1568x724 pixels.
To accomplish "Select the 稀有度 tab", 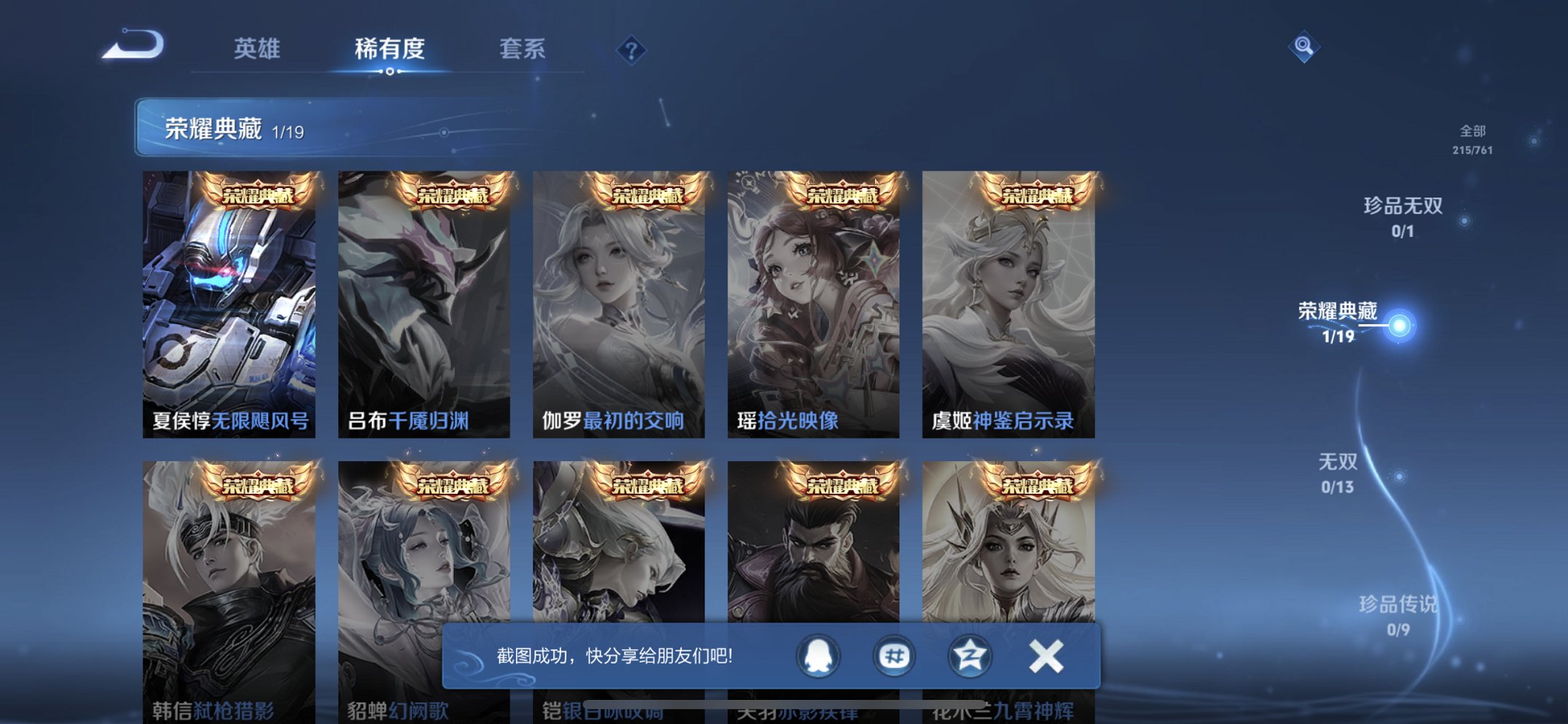I will (391, 48).
